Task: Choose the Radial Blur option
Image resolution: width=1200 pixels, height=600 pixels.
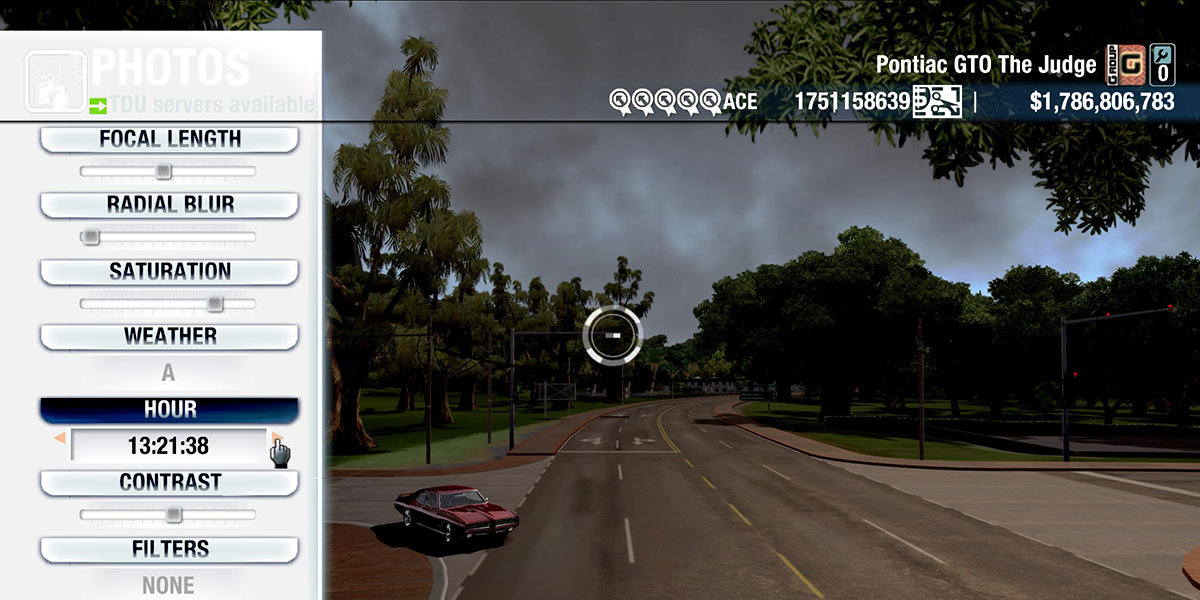Action: point(169,205)
